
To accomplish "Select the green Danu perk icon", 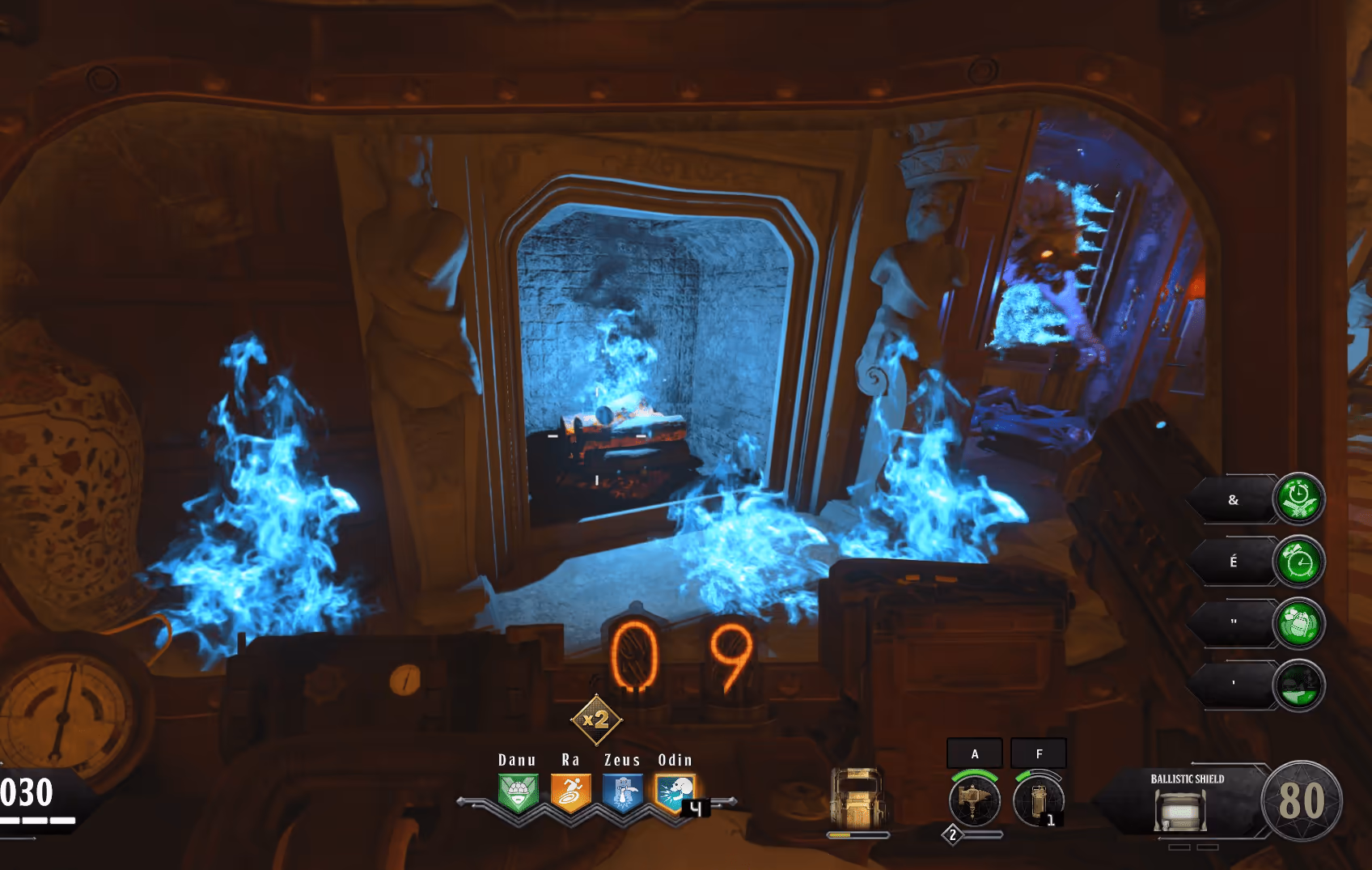I will [x=519, y=793].
